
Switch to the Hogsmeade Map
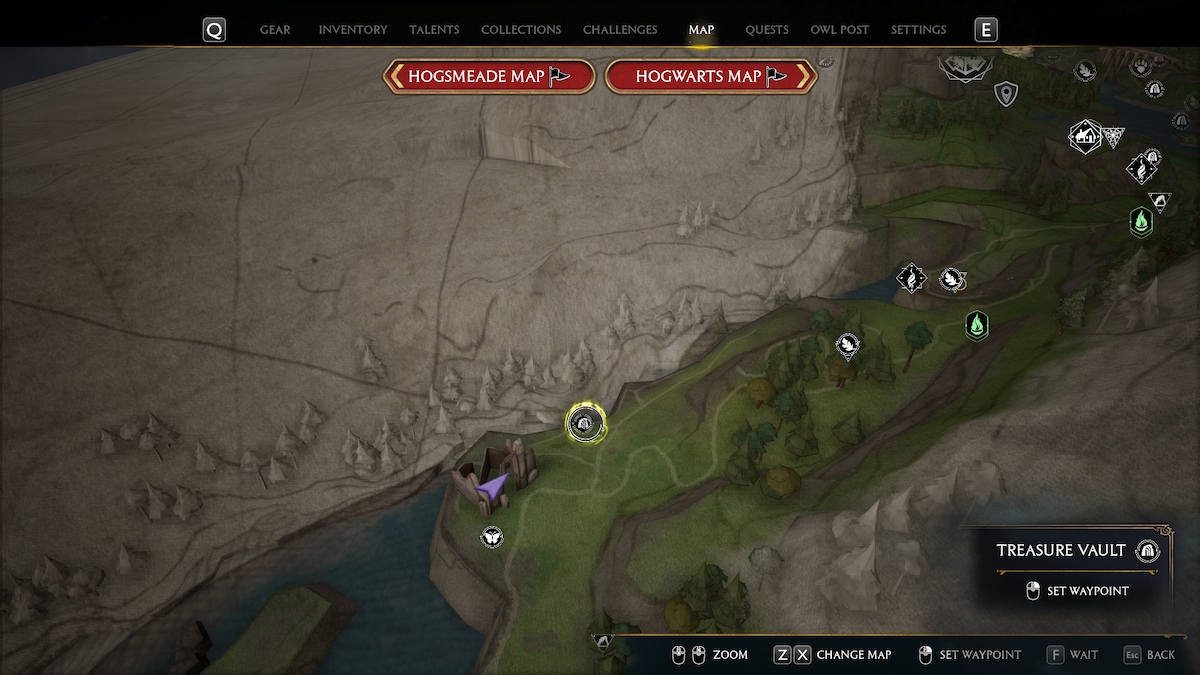point(489,76)
